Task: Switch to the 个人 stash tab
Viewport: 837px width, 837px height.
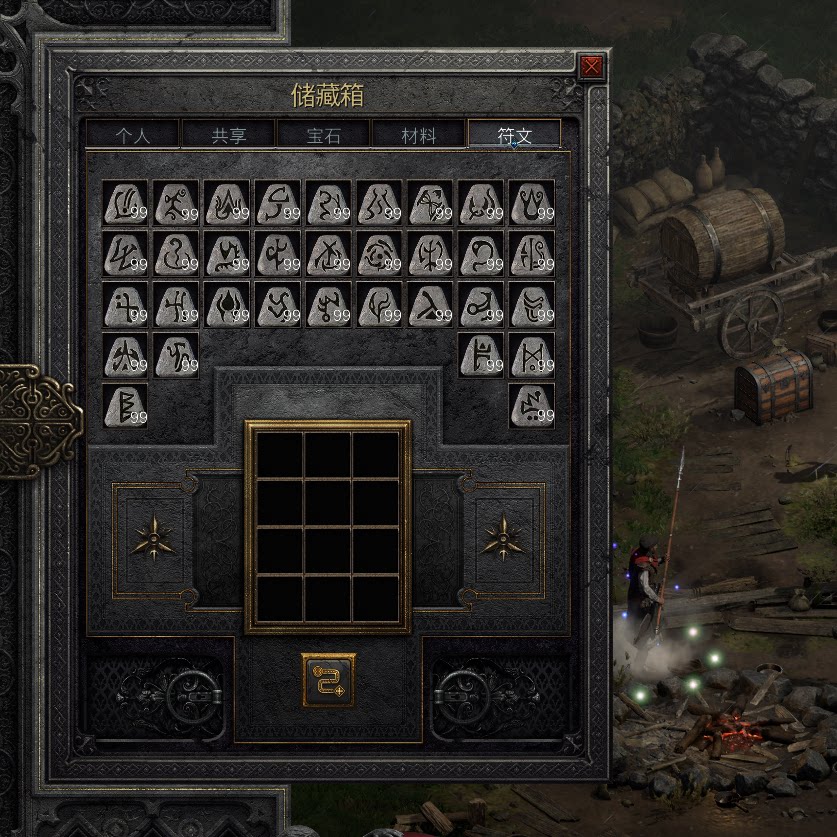Action: pyautogui.click(x=133, y=135)
